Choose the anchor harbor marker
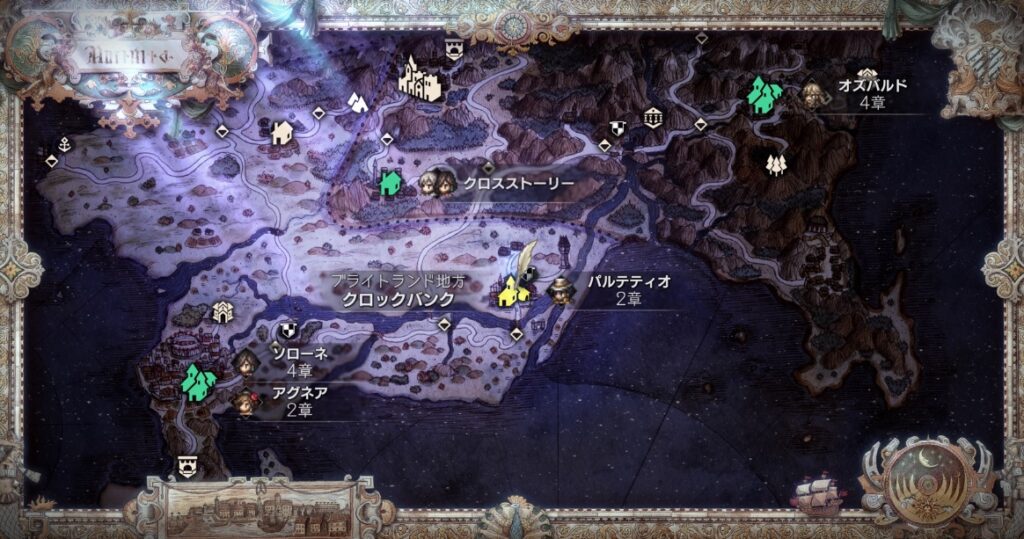This screenshot has height=539, width=1024. [x=65, y=145]
